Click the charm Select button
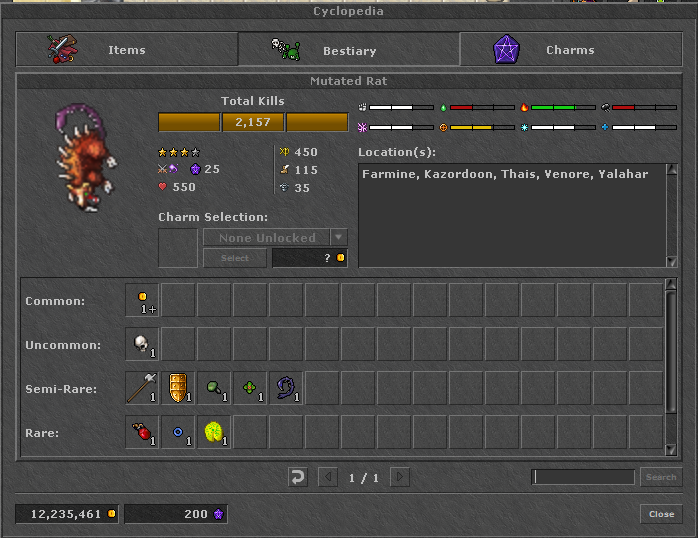Image resolution: width=698 pixels, height=538 pixels. [234, 258]
